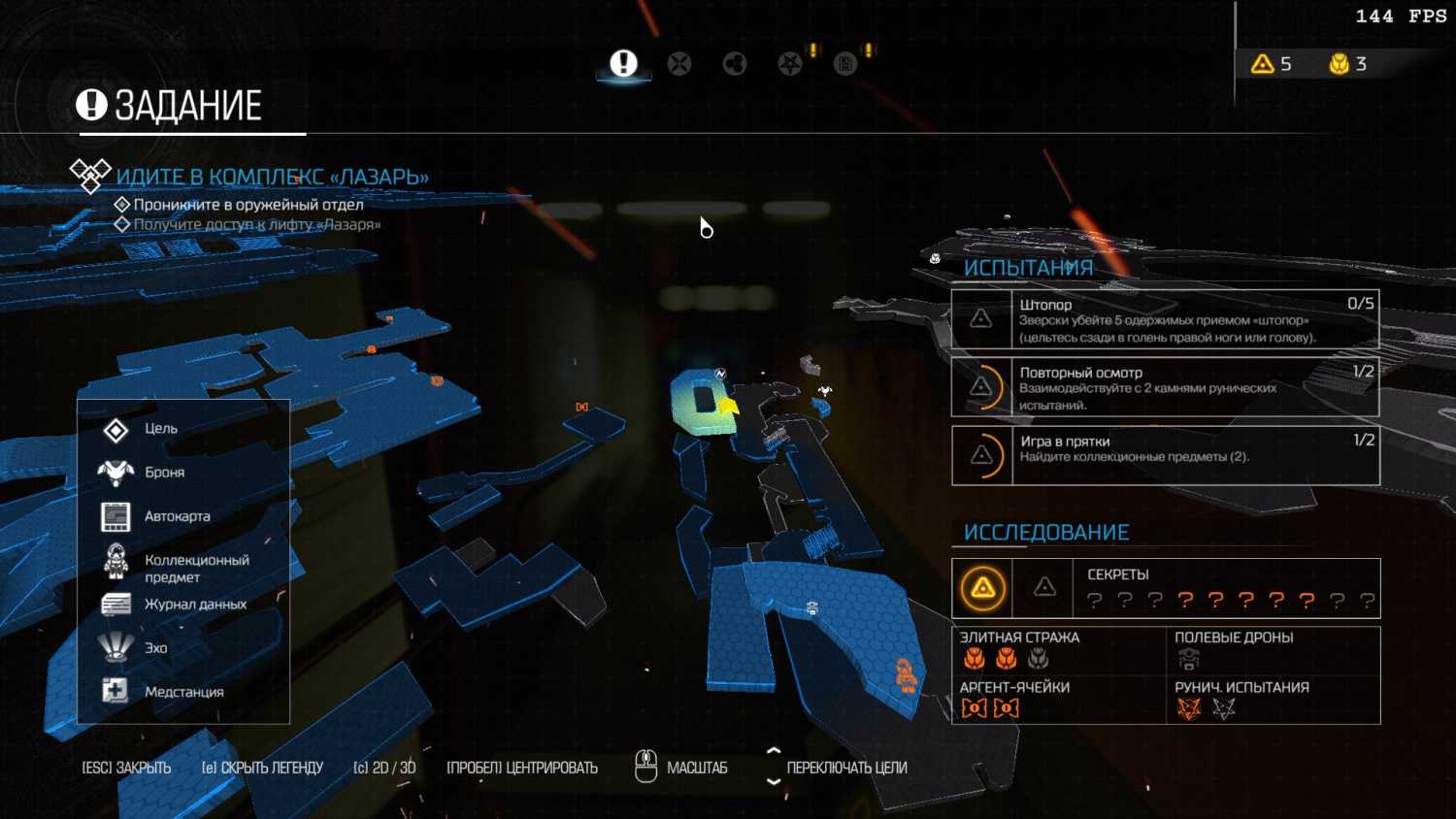The image size is (1456, 819).
Task: Click the «ПЕРЕКЛЮЧАТЬ ЦЕЛИ» objective switcher
Action: point(845,768)
